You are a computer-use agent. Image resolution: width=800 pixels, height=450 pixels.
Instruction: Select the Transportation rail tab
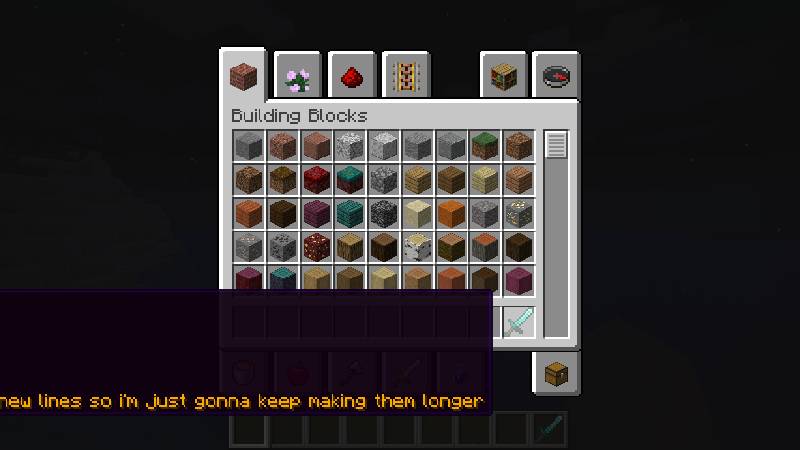coord(405,76)
